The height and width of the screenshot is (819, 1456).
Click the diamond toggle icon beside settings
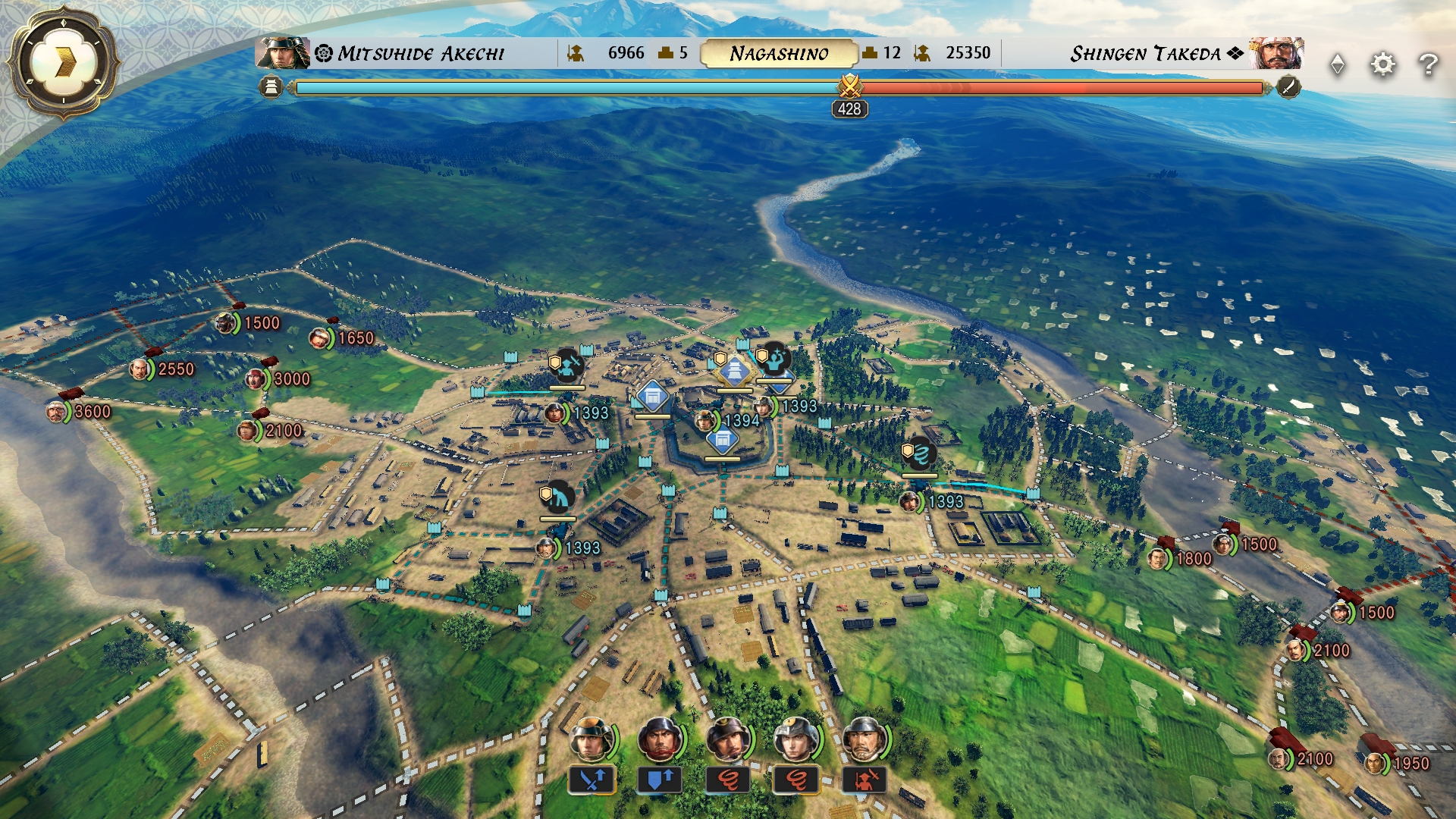(x=1338, y=64)
